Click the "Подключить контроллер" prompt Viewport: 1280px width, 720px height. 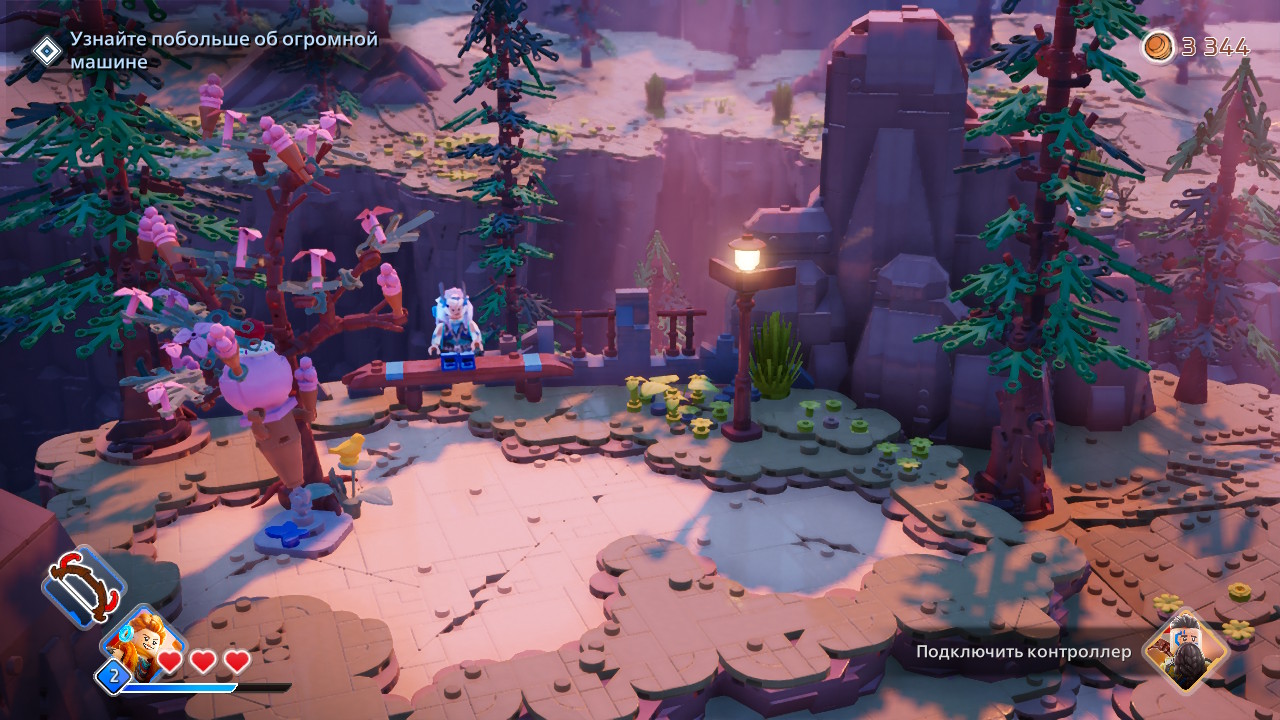pyautogui.click(x=1023, y=652)
